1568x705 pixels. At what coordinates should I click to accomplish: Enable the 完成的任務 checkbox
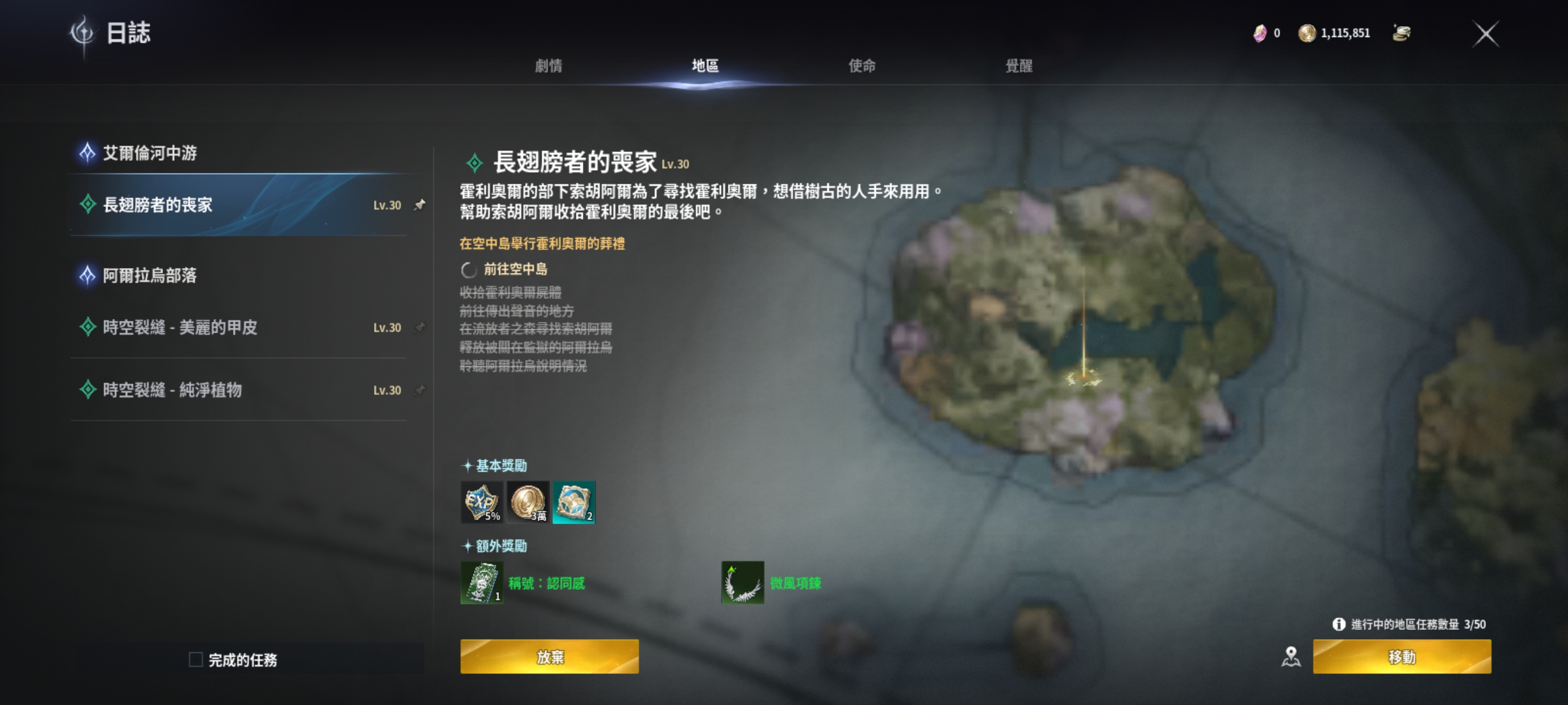(195, 659)
